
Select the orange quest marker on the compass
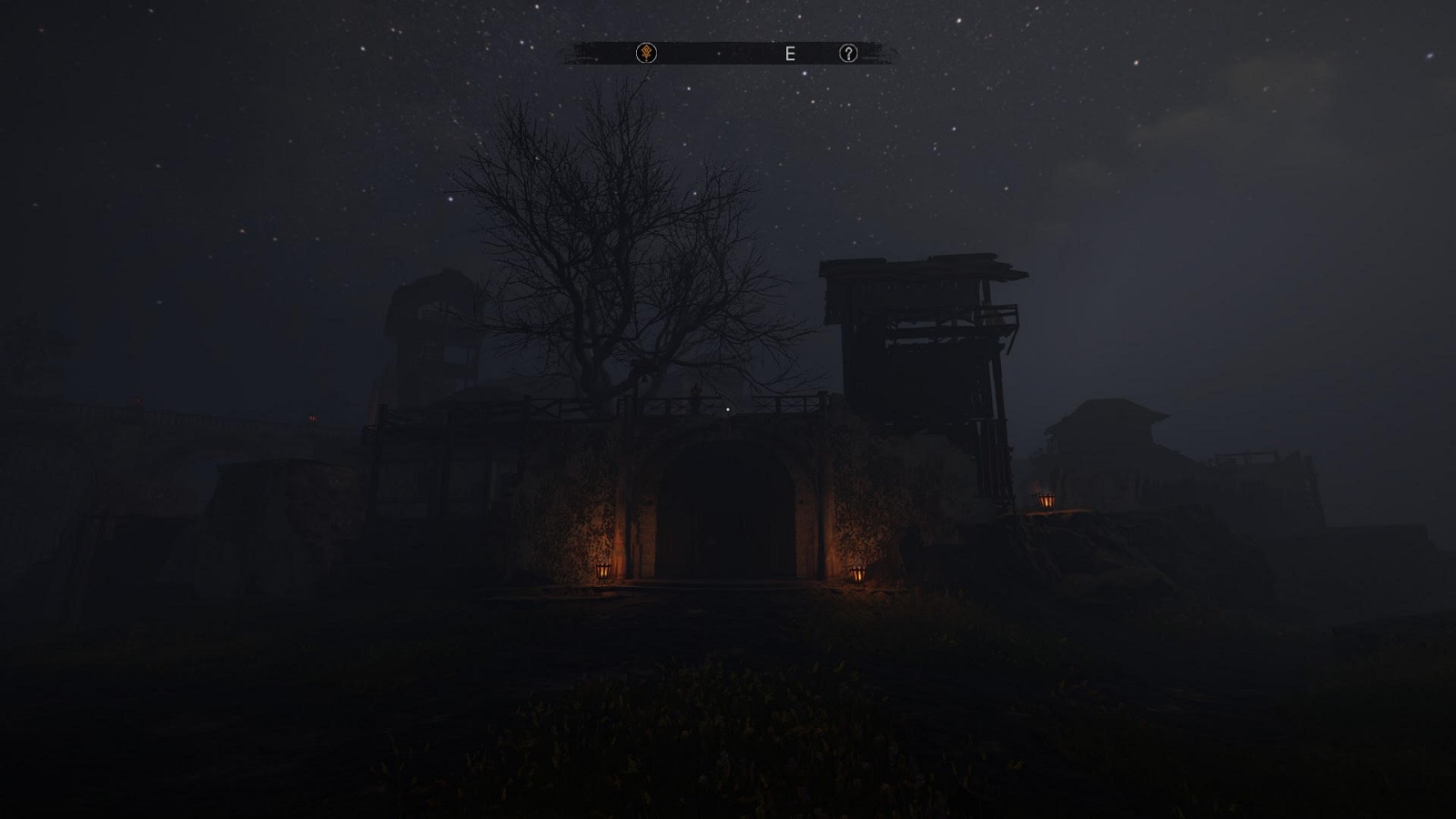pyautogui.click(x=646, y=54)
